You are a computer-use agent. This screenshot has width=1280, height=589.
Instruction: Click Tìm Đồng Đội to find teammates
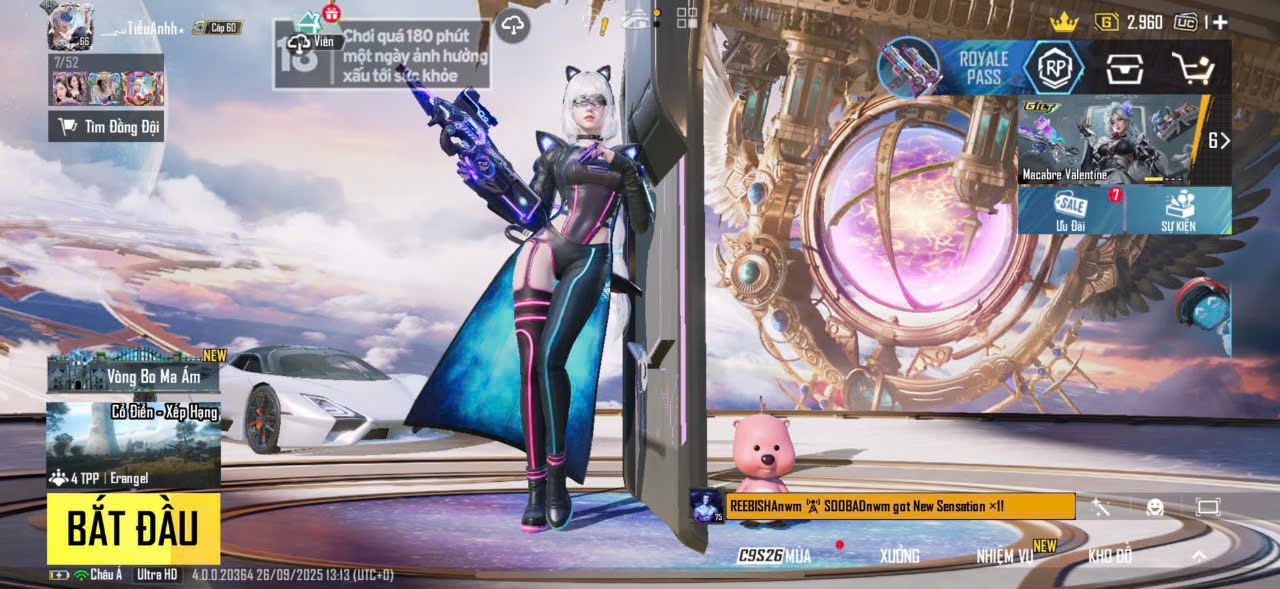106,126
